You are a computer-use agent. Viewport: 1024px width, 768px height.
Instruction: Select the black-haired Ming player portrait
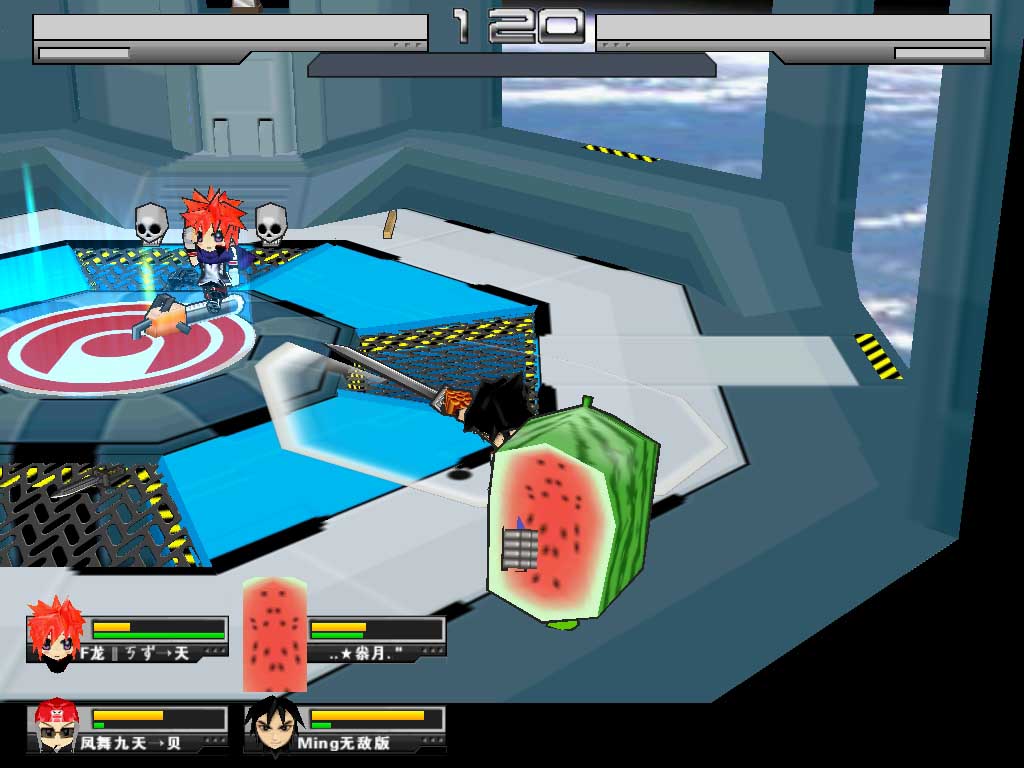click(270, 726)
